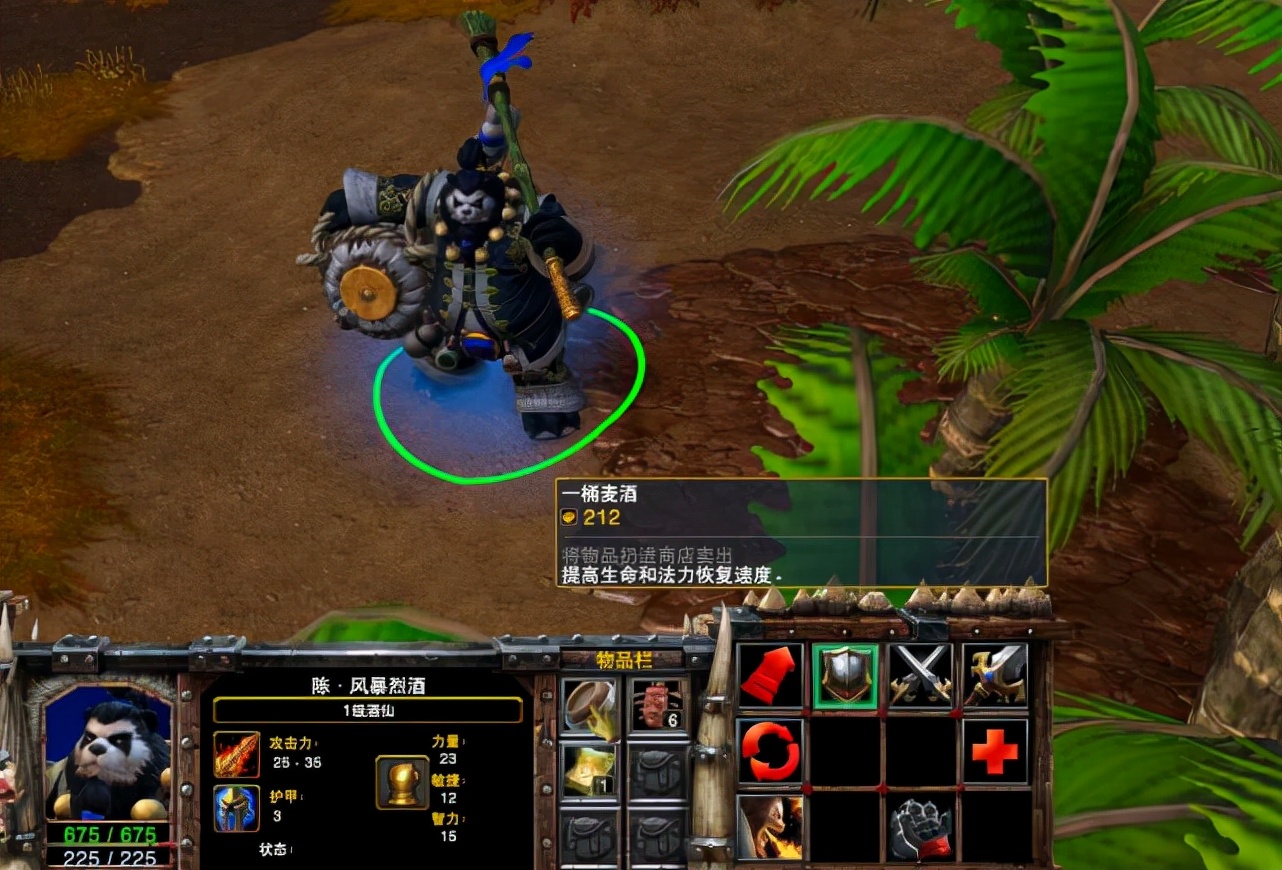Screen dimensions: 1282x870
Task: Choose the crossed swords Hold Position command
Action: pos(920,676)
